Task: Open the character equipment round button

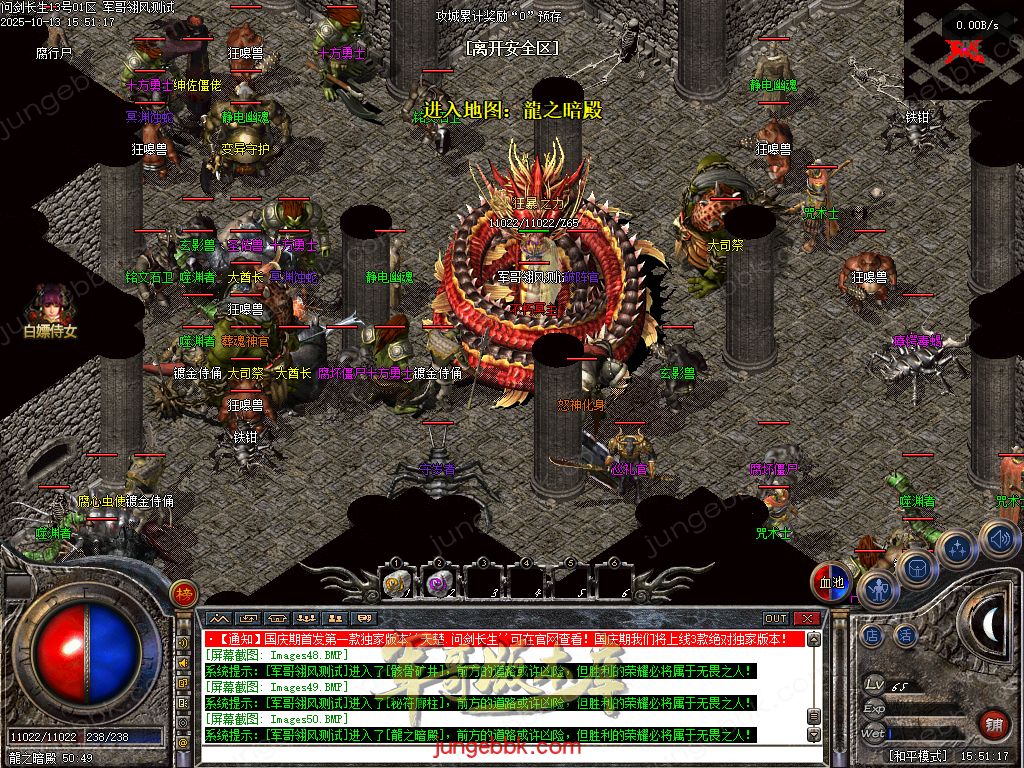Action: (x=879, y=590)
